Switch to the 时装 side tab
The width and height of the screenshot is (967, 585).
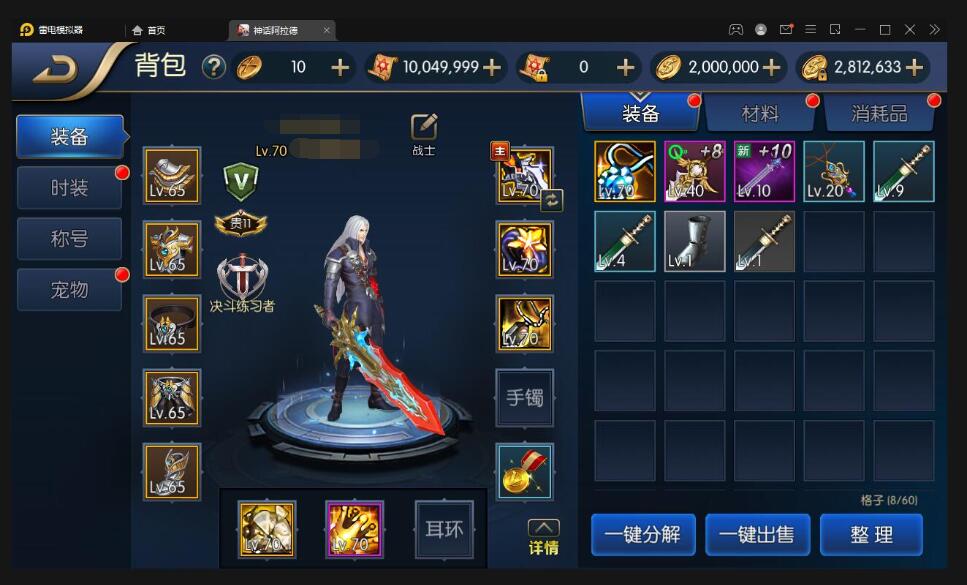coord(70,187)
